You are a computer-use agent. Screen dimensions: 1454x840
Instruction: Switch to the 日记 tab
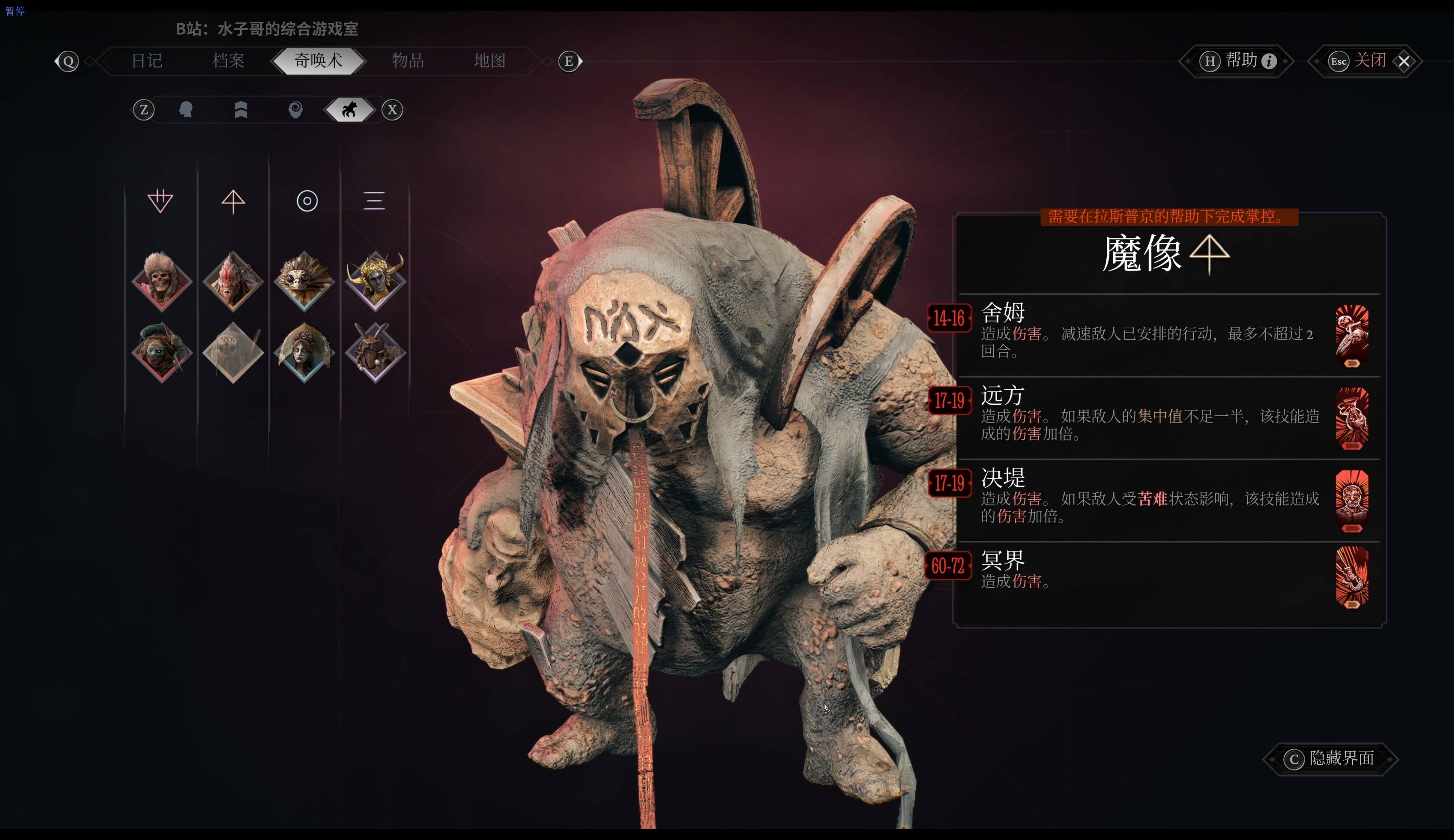(147, 61)
